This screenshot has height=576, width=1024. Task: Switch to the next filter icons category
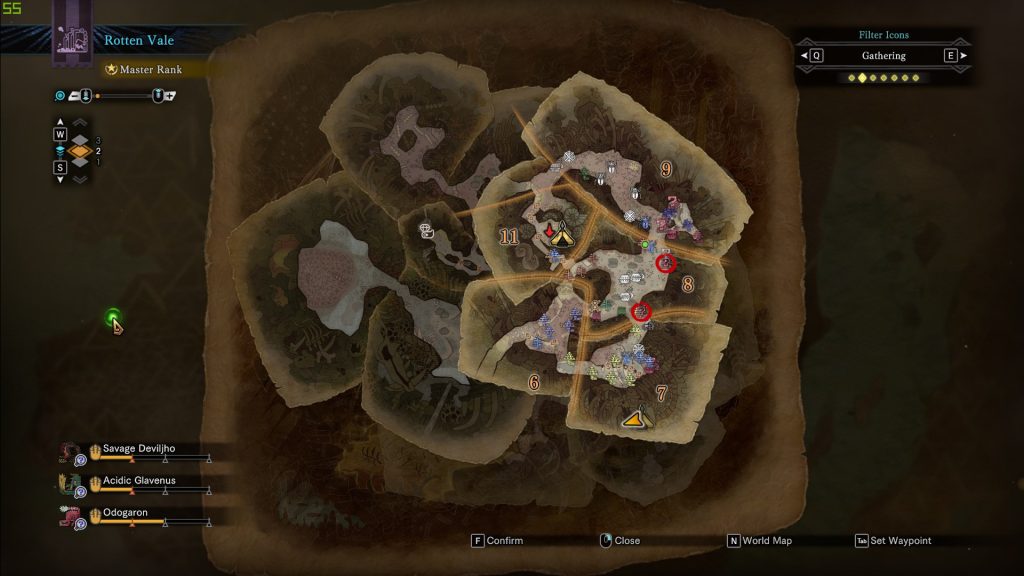pos(950,56)
